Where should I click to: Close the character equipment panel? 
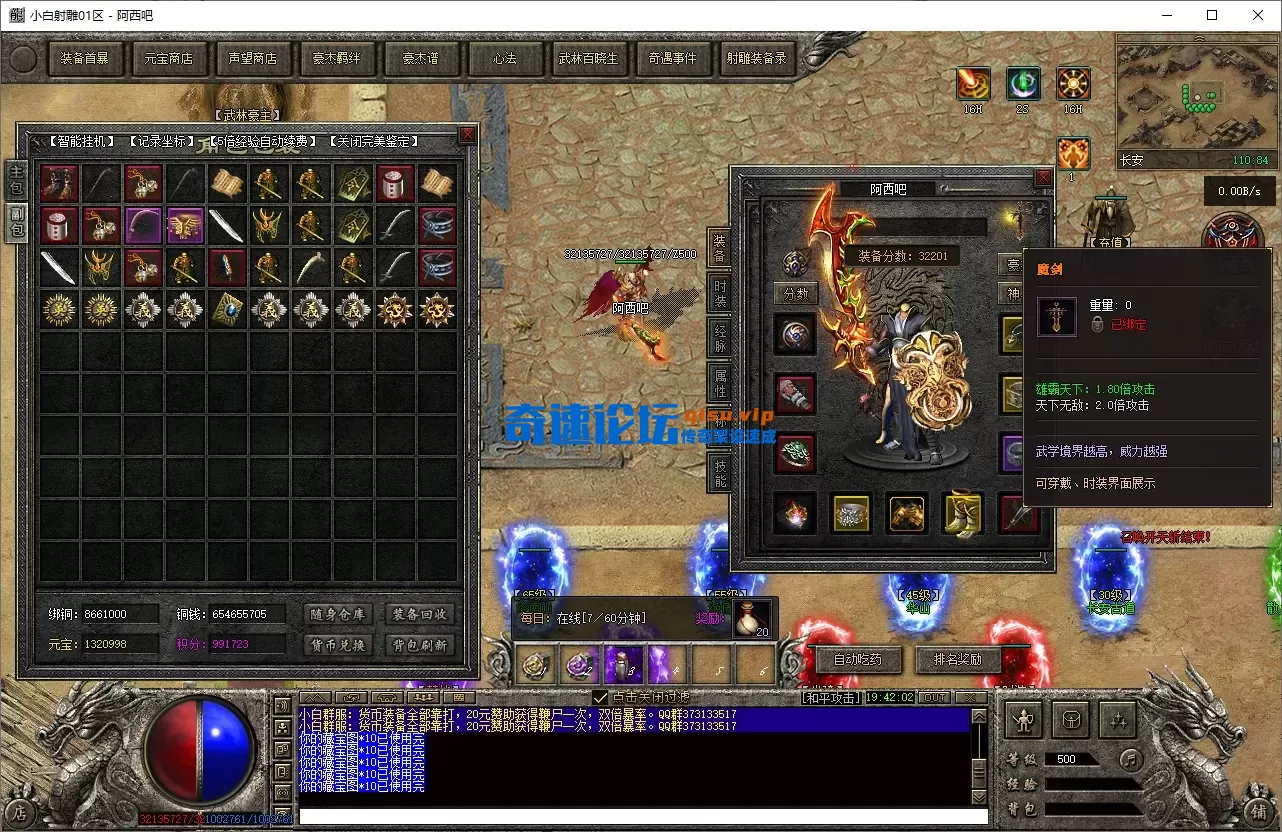tap(1043, 178)
